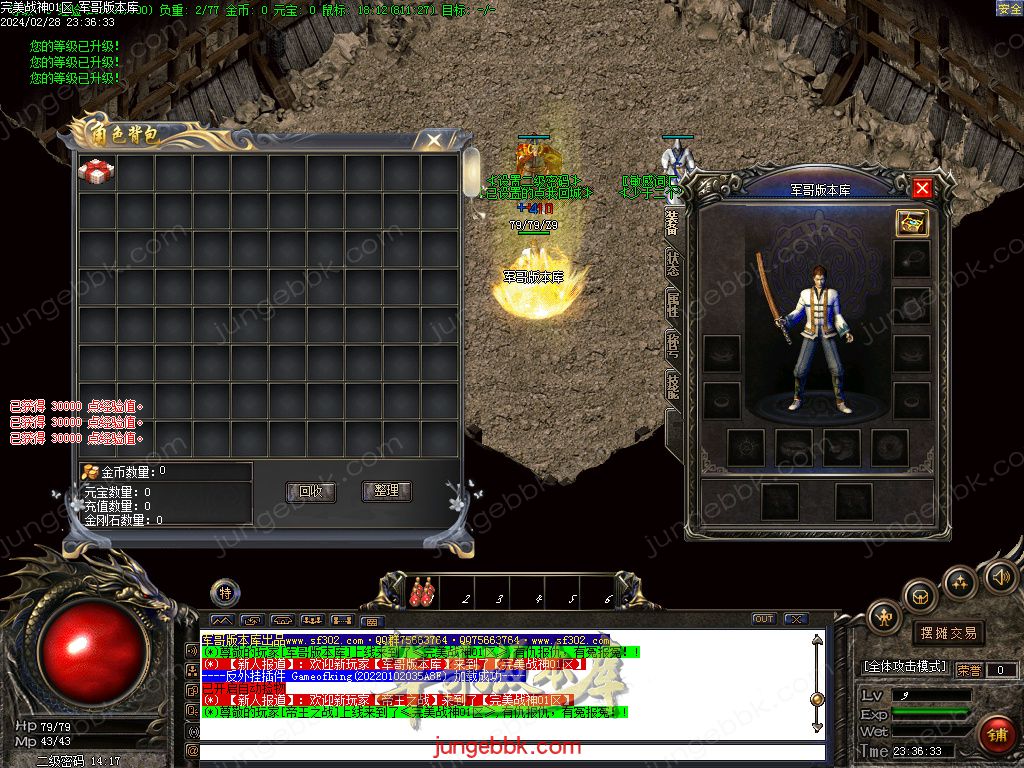This screenshot has height=768, width=1024.
Task: Click the 安全 button in top corner
Action: click(x=1009, y=8)
